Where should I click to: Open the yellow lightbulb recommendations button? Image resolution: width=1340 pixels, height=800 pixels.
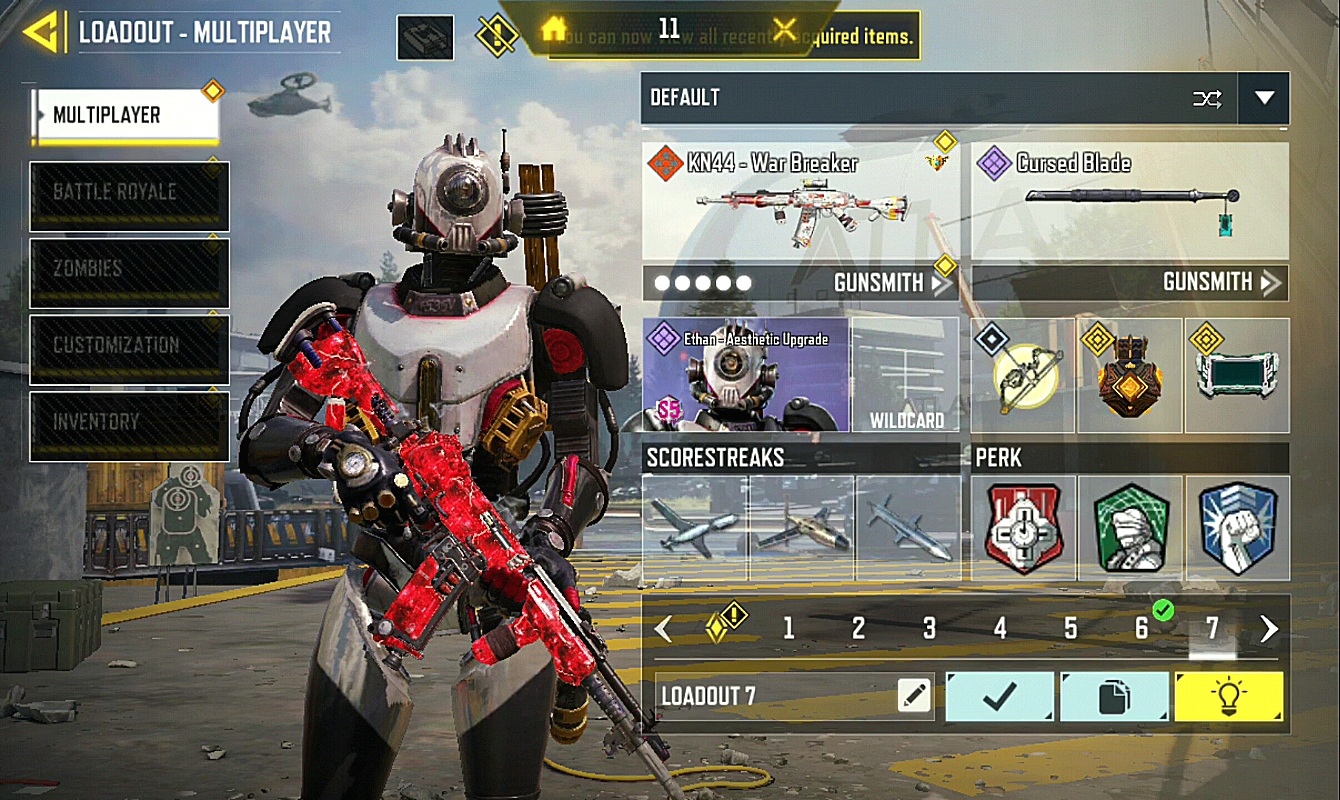click(x=1229, y=696)
